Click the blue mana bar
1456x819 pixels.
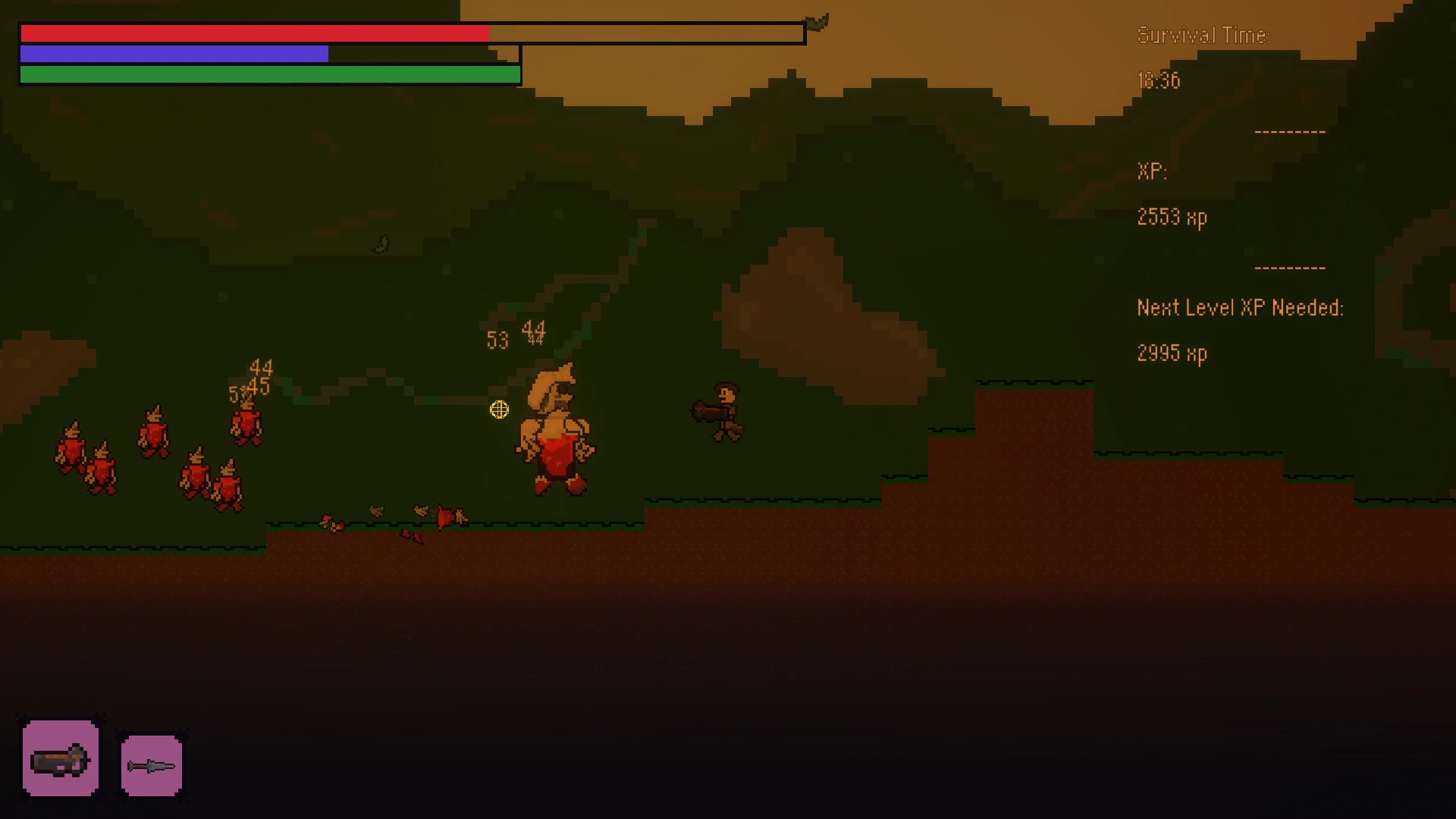click(x=174, y=54)
